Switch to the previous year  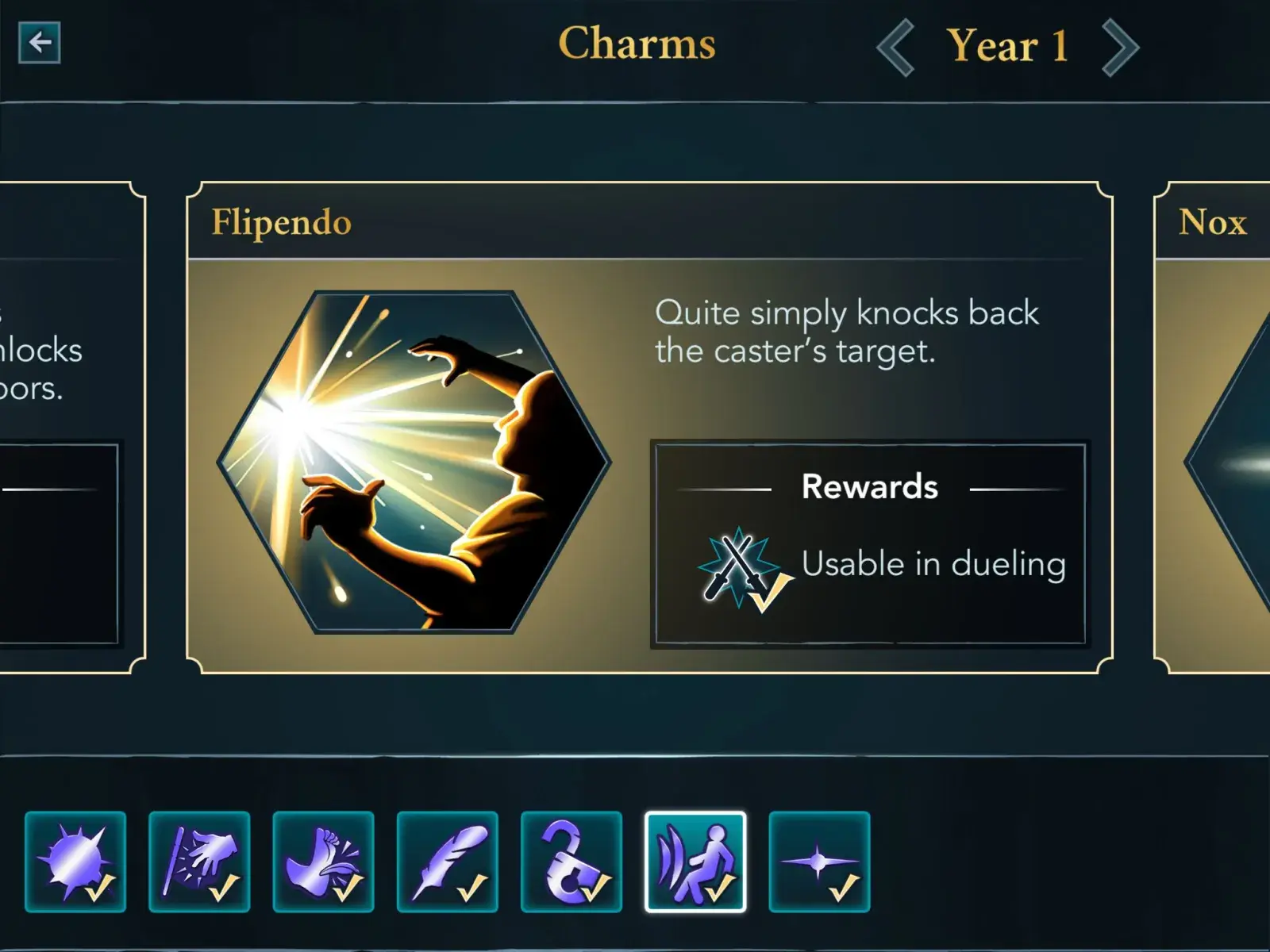896,48
